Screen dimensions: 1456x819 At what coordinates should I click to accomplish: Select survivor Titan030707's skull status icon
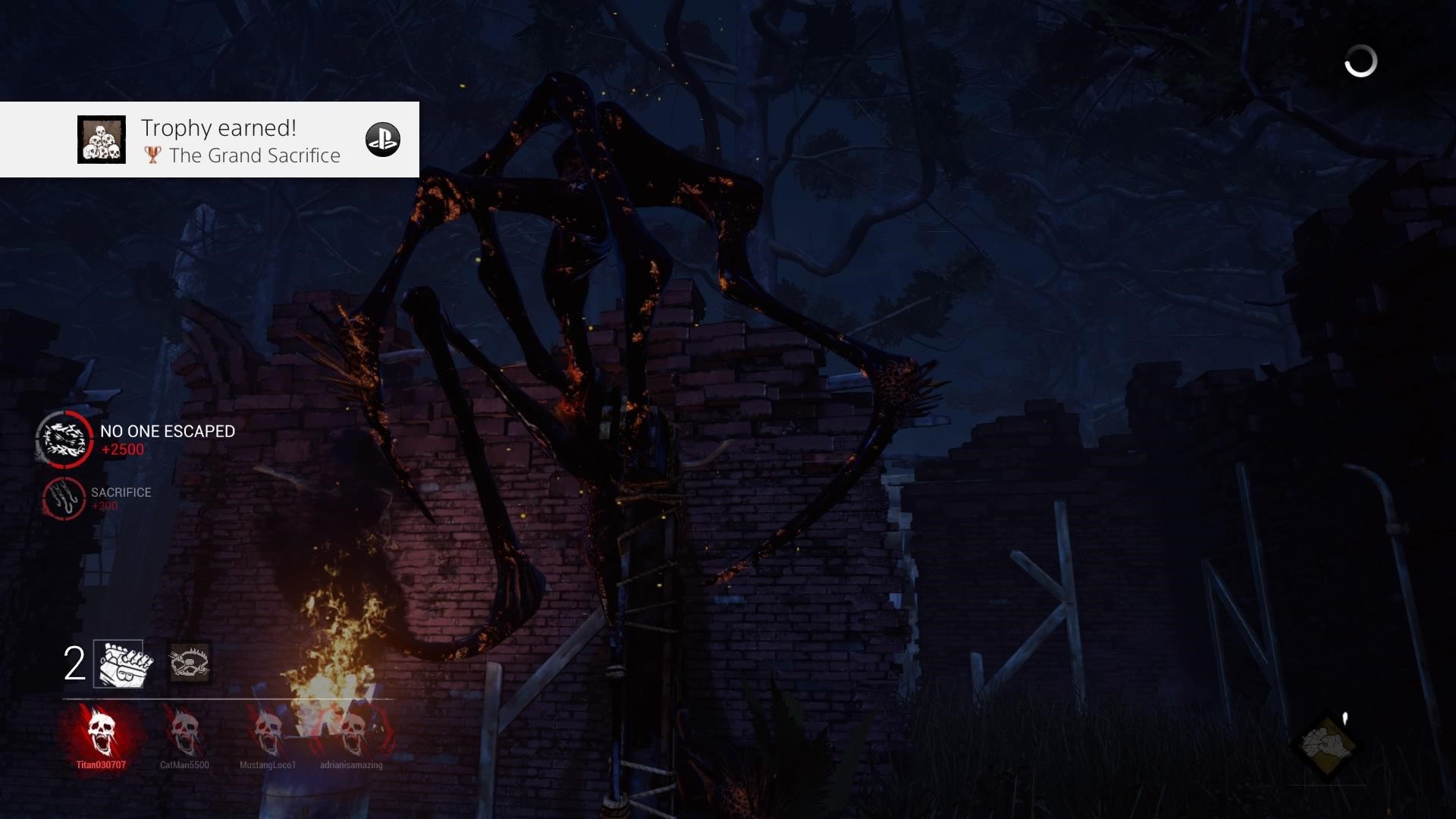(x=101, y=730)
